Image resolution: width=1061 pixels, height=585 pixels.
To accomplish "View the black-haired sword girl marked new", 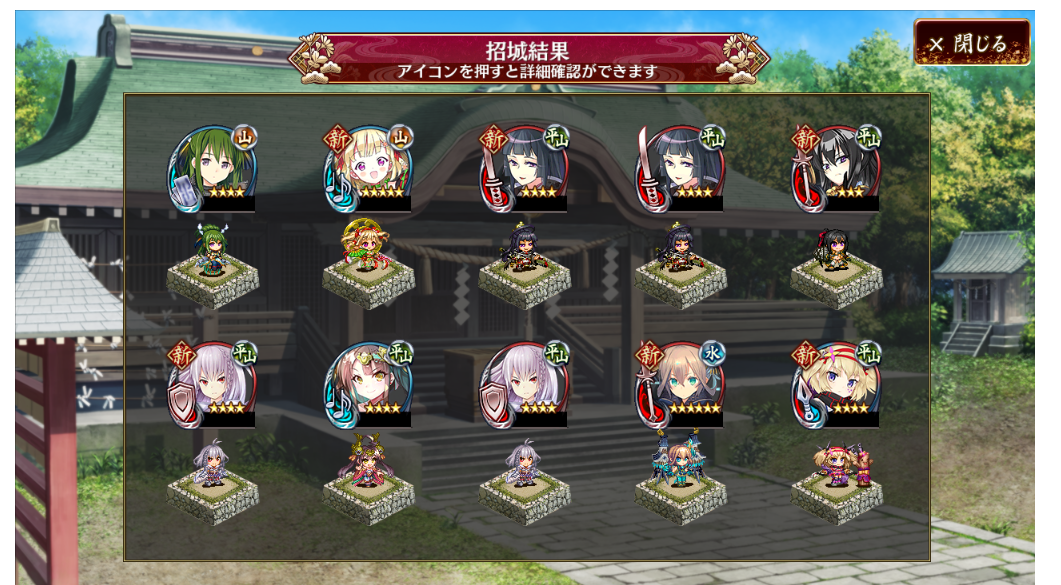I will point(523,168).
